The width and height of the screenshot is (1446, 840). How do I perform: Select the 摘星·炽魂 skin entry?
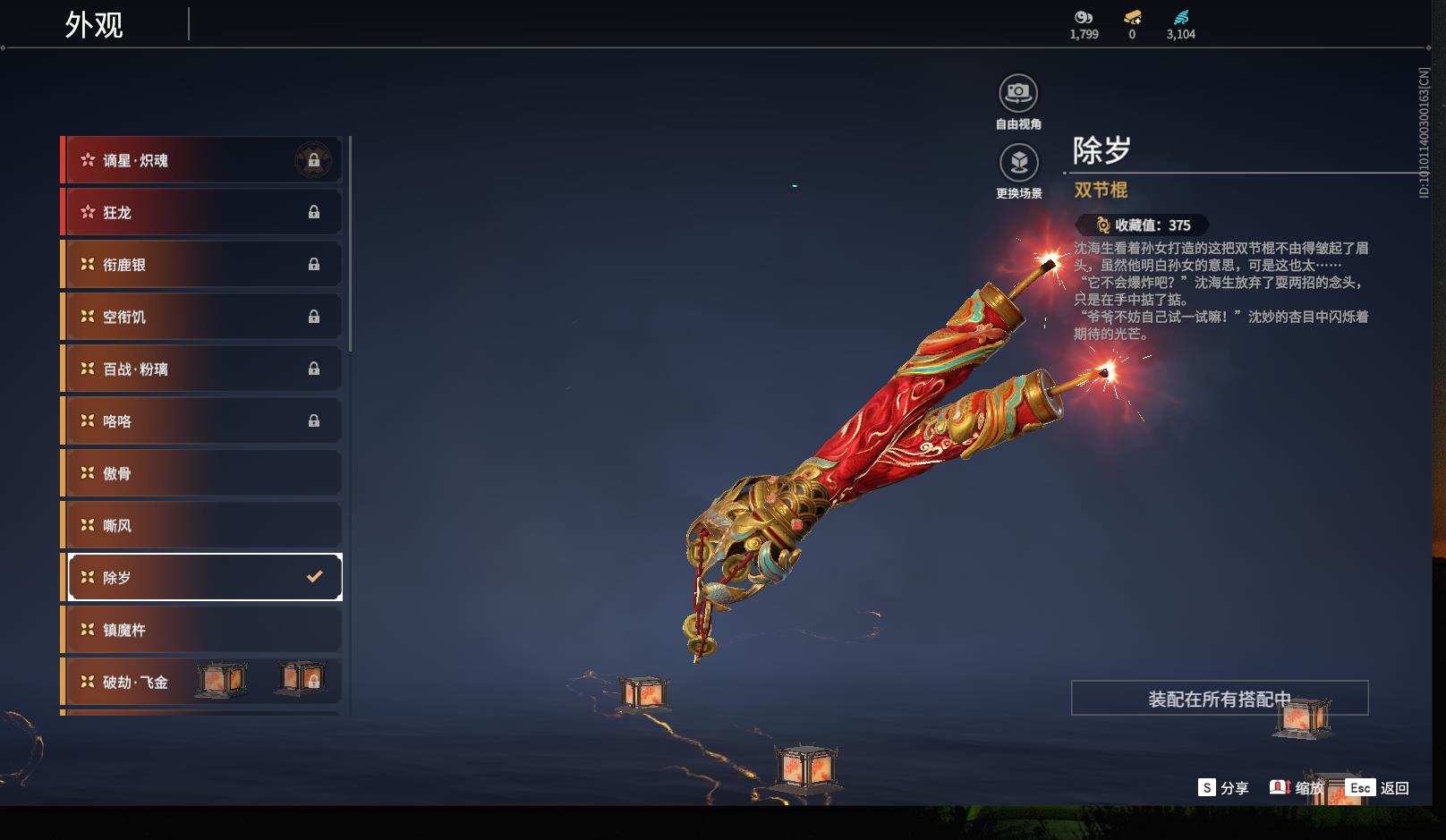(201, 160)
